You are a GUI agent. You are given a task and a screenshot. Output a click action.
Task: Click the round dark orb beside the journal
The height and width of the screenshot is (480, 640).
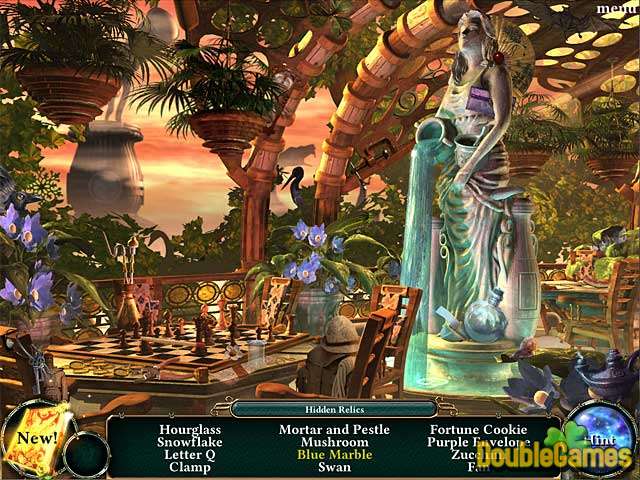[x=86, y=452]
